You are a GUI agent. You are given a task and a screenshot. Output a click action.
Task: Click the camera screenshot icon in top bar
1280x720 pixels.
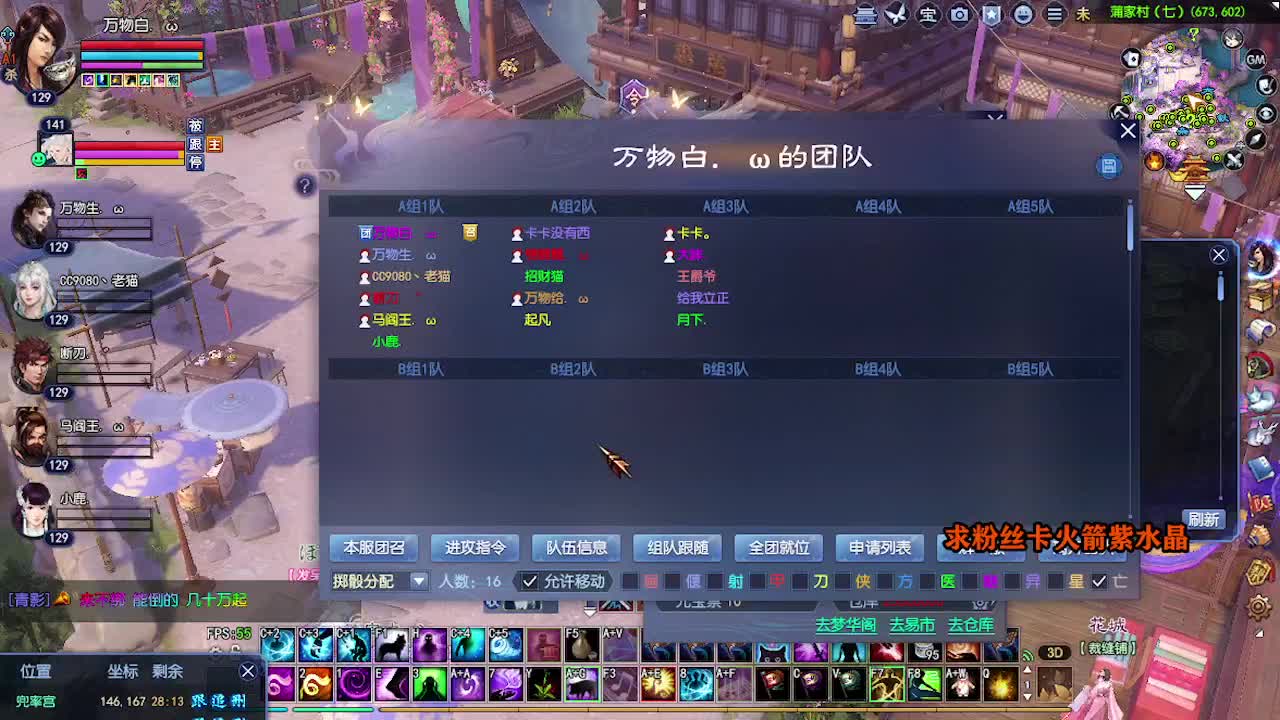click(959, 15)
